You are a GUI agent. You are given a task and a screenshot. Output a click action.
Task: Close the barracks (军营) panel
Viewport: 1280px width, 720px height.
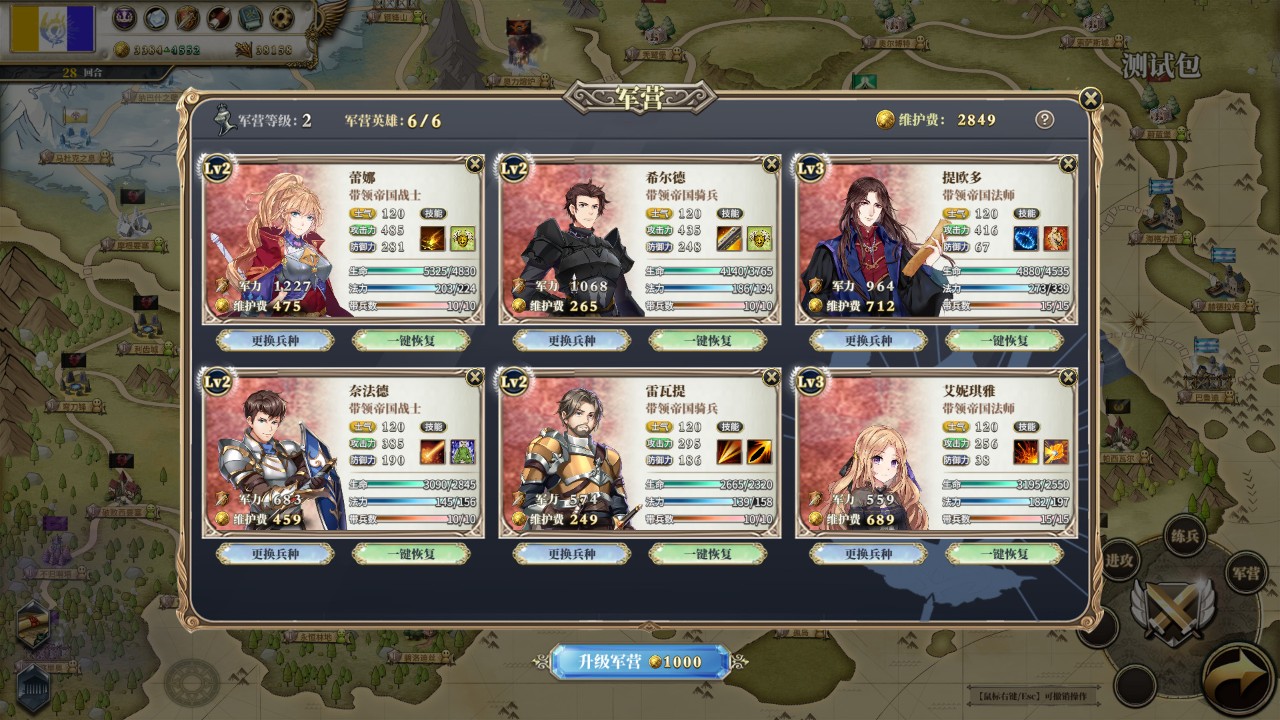pos(1090,98)
